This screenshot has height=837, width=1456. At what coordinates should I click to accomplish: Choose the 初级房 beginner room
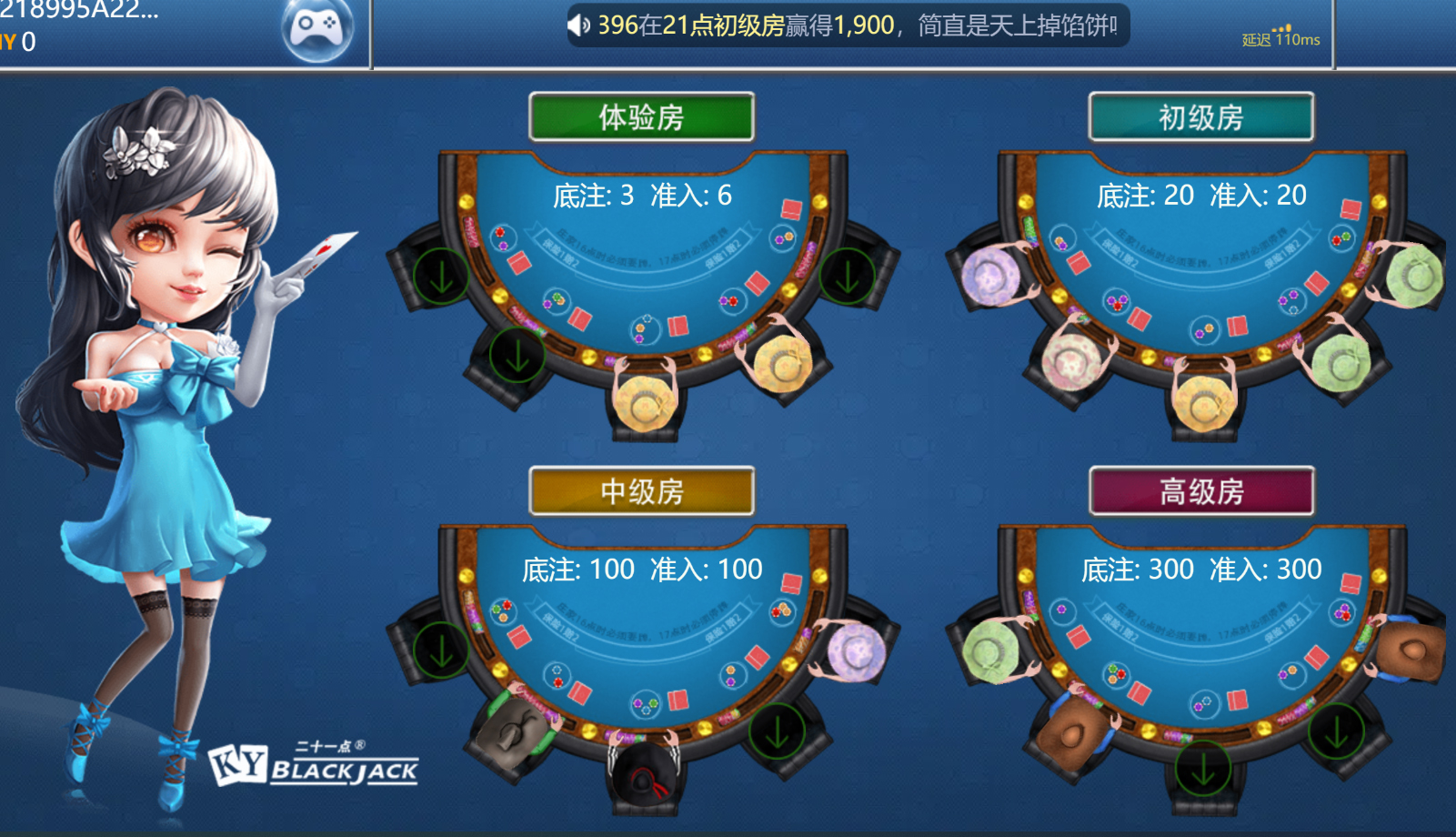(1200, 117)
